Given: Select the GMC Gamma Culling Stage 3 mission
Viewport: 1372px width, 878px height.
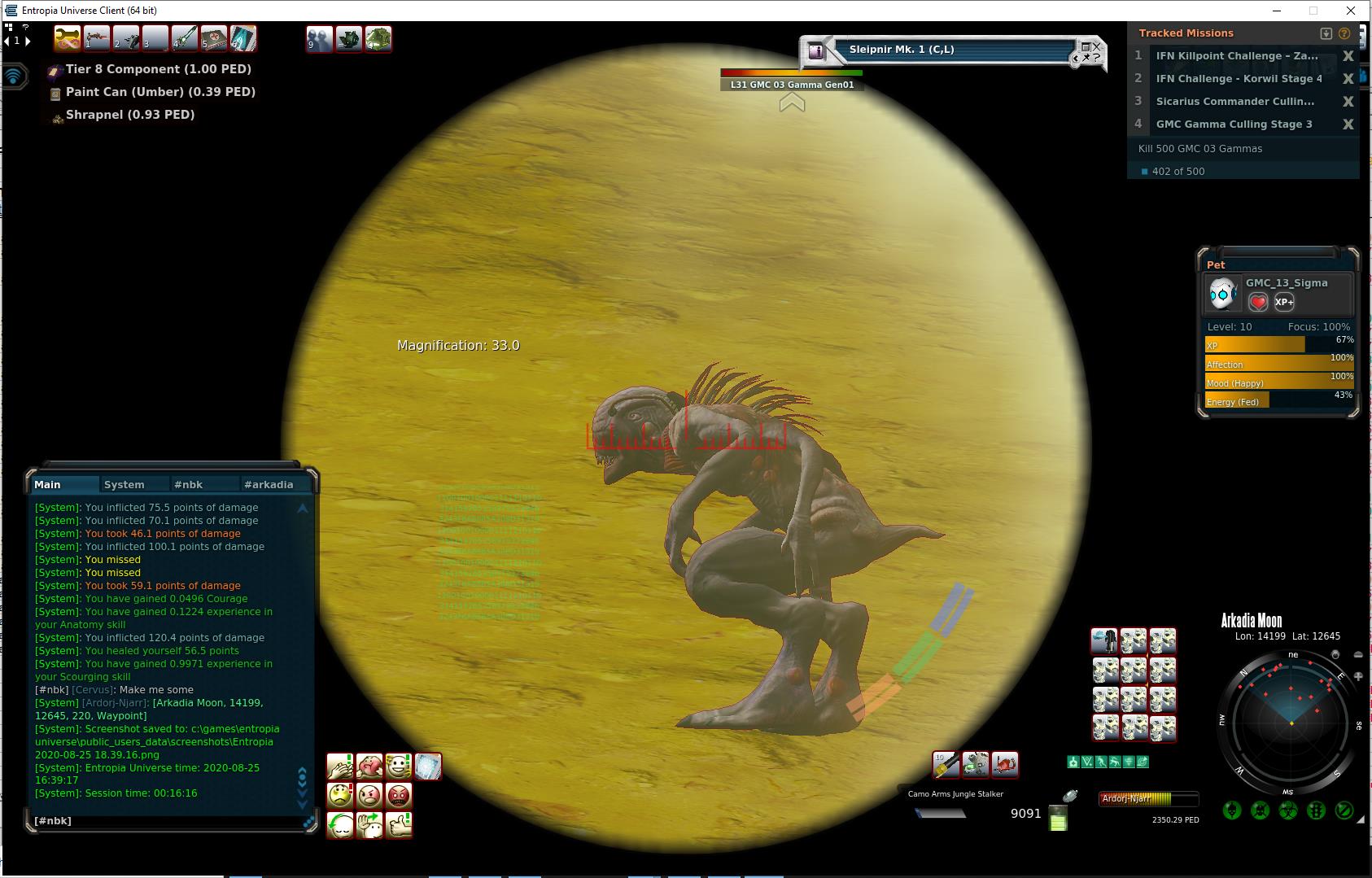Looking at the screenshot, I should 1234,124.
